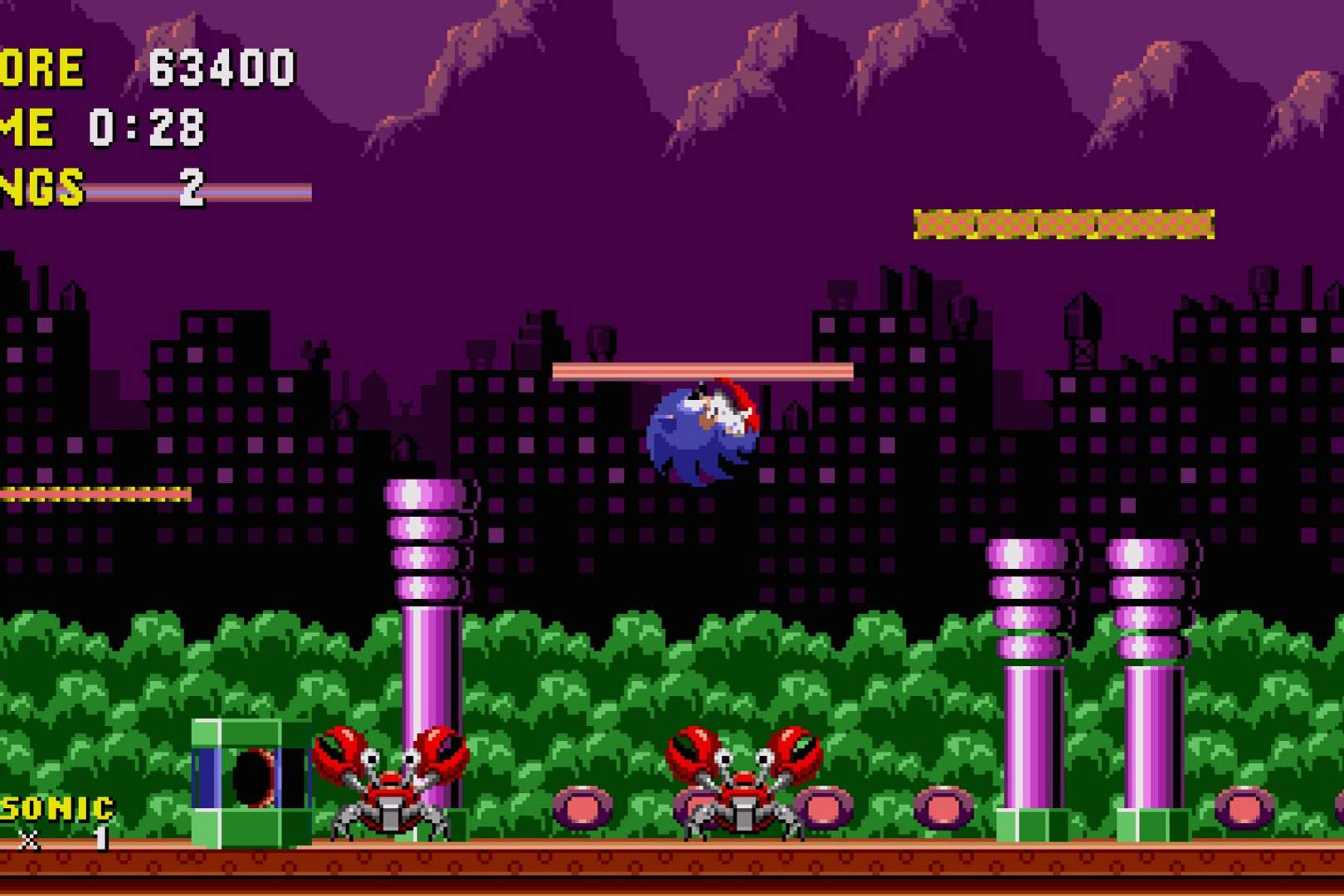The image size is (1344, 896).
Task: Select the left Crabmeat enemy robot
Action: point(390,784)
